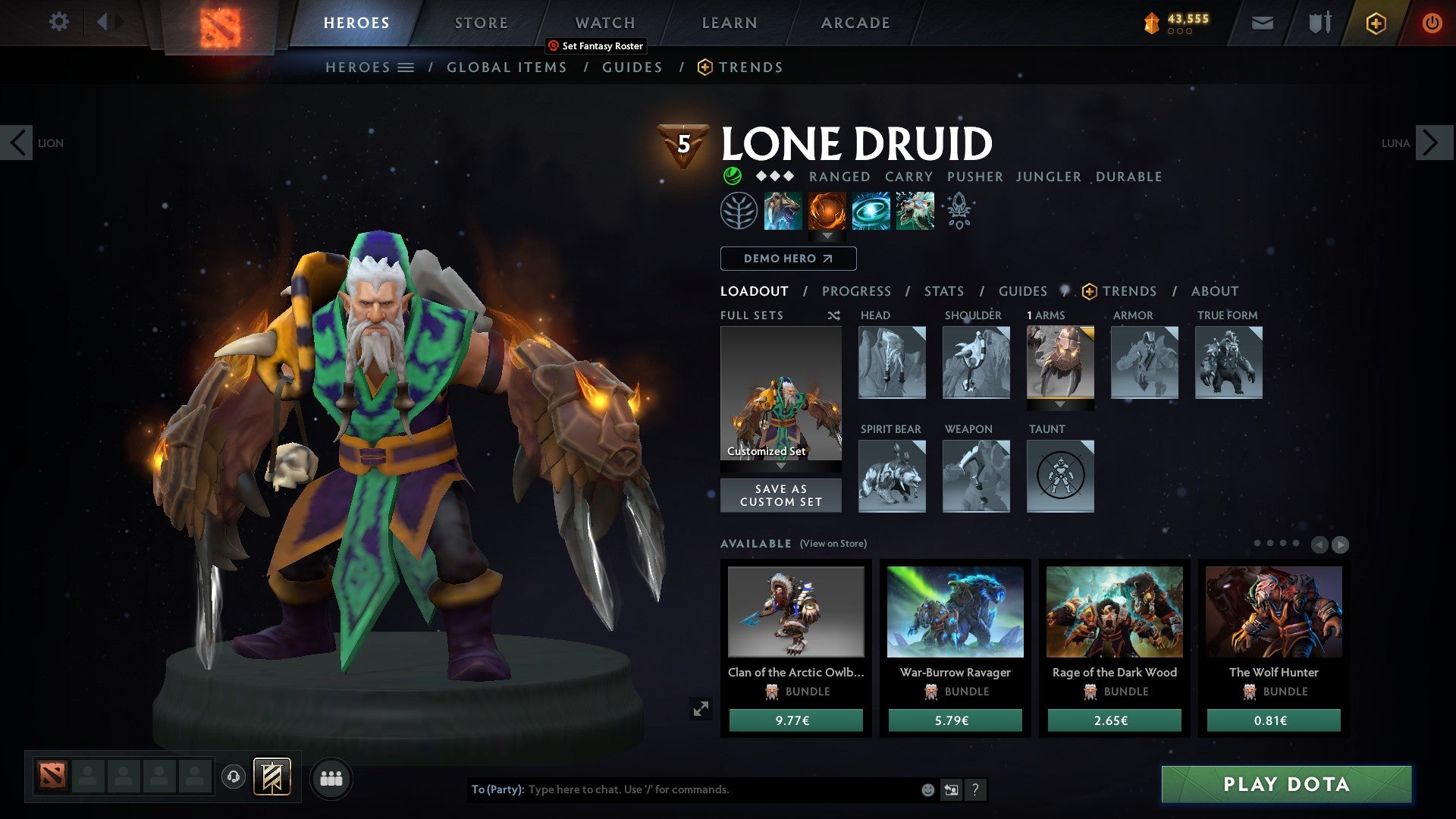Switch to the STATS tab
This screenshot has height=819, width=1456.
coord(943,290)
